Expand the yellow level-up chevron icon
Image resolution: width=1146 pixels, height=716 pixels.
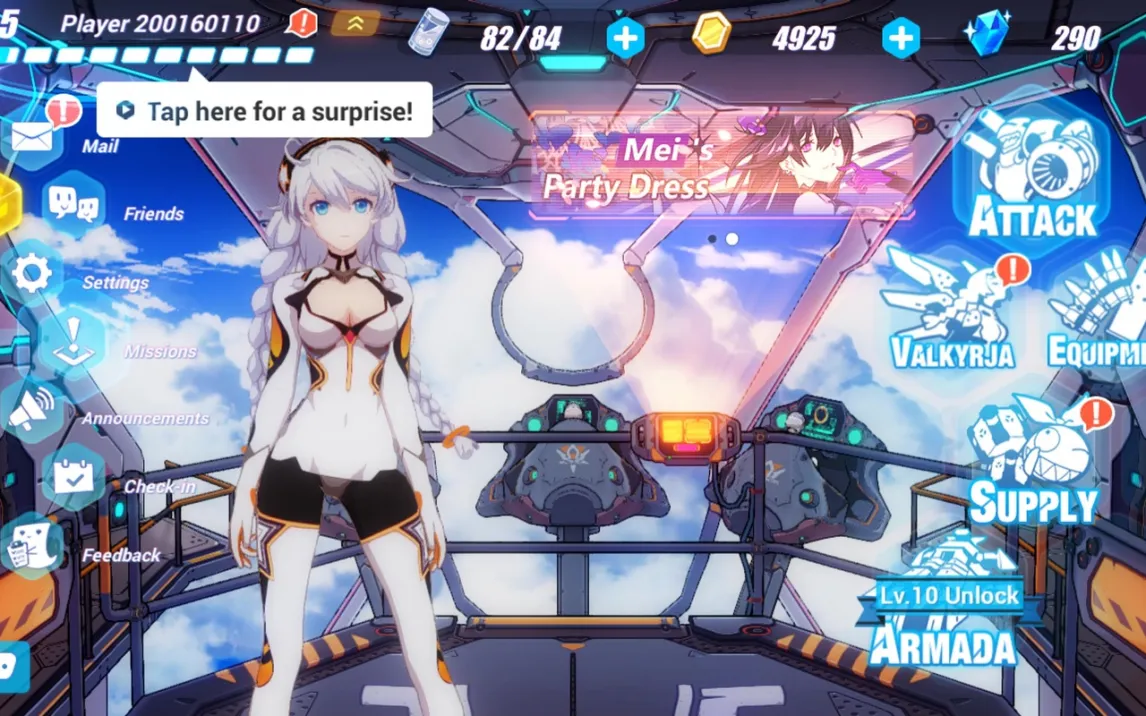[355, 22]
